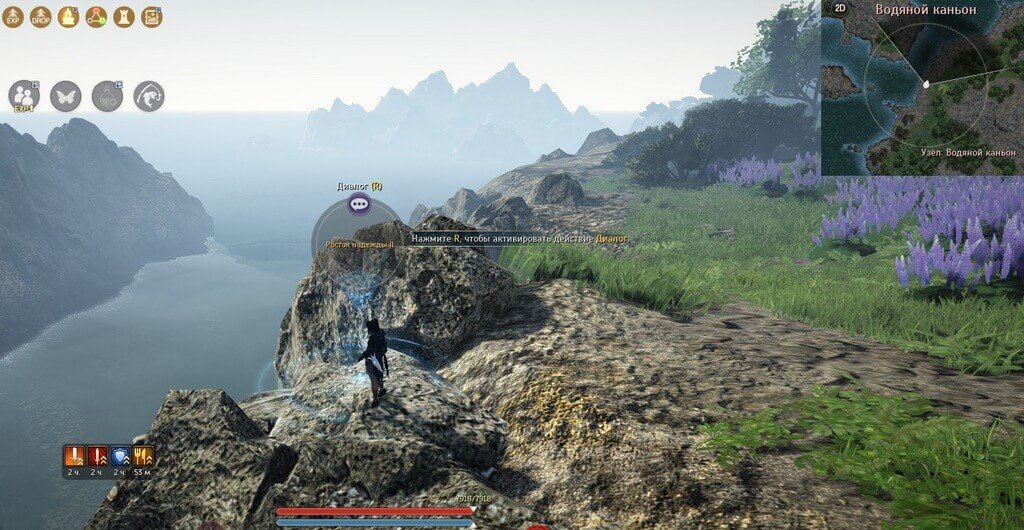Select the glowing castle buff icon
Screen dimensions: 1024x530
[x=68, y=17]
